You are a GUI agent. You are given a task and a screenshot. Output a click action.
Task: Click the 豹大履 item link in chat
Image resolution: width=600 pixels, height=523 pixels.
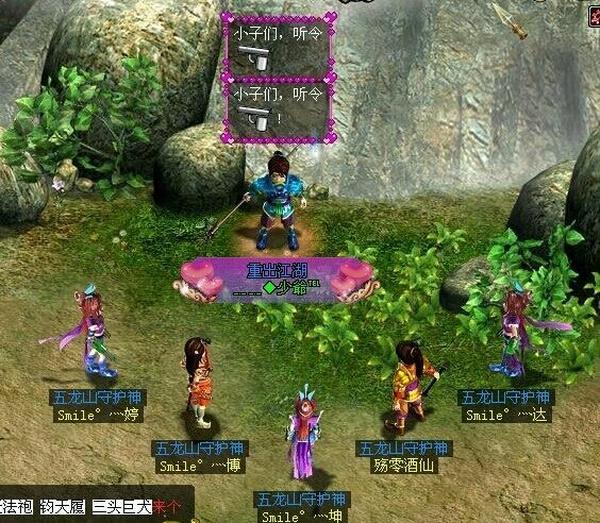[62, 507]
